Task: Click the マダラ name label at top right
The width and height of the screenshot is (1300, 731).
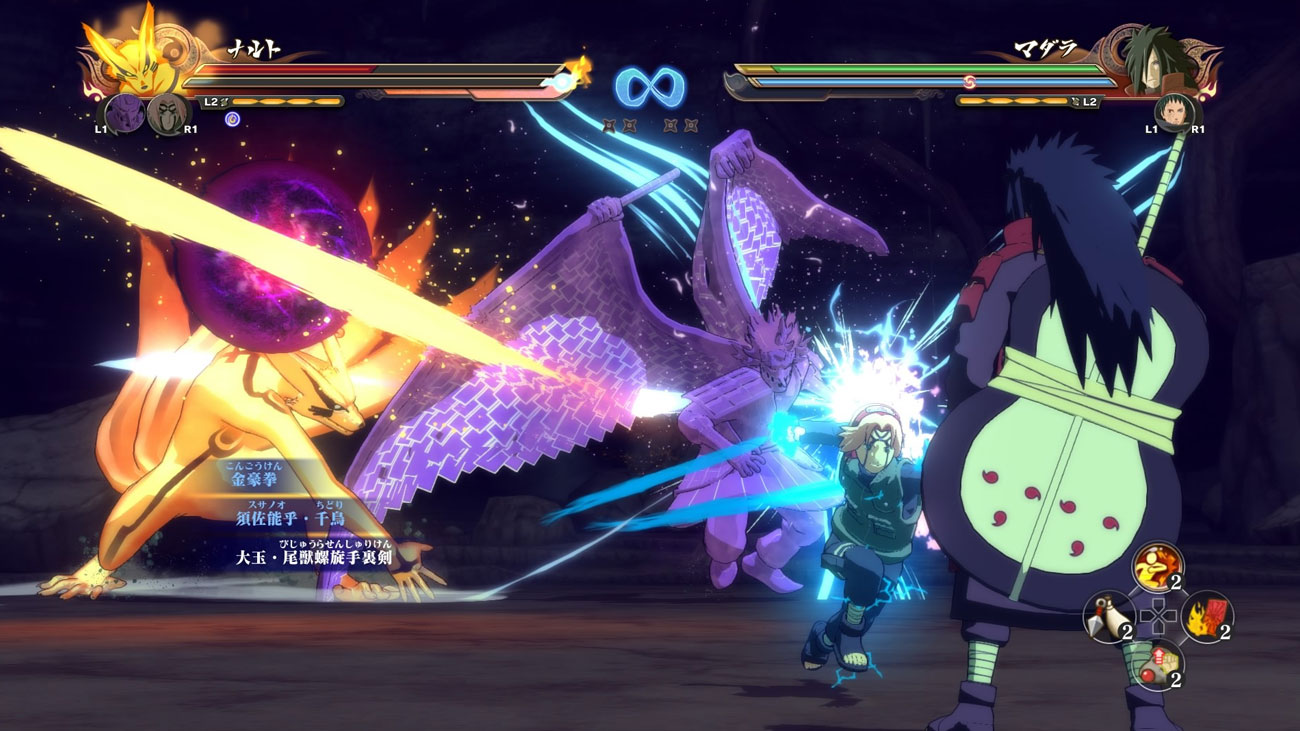Action: pos(1044,47)
